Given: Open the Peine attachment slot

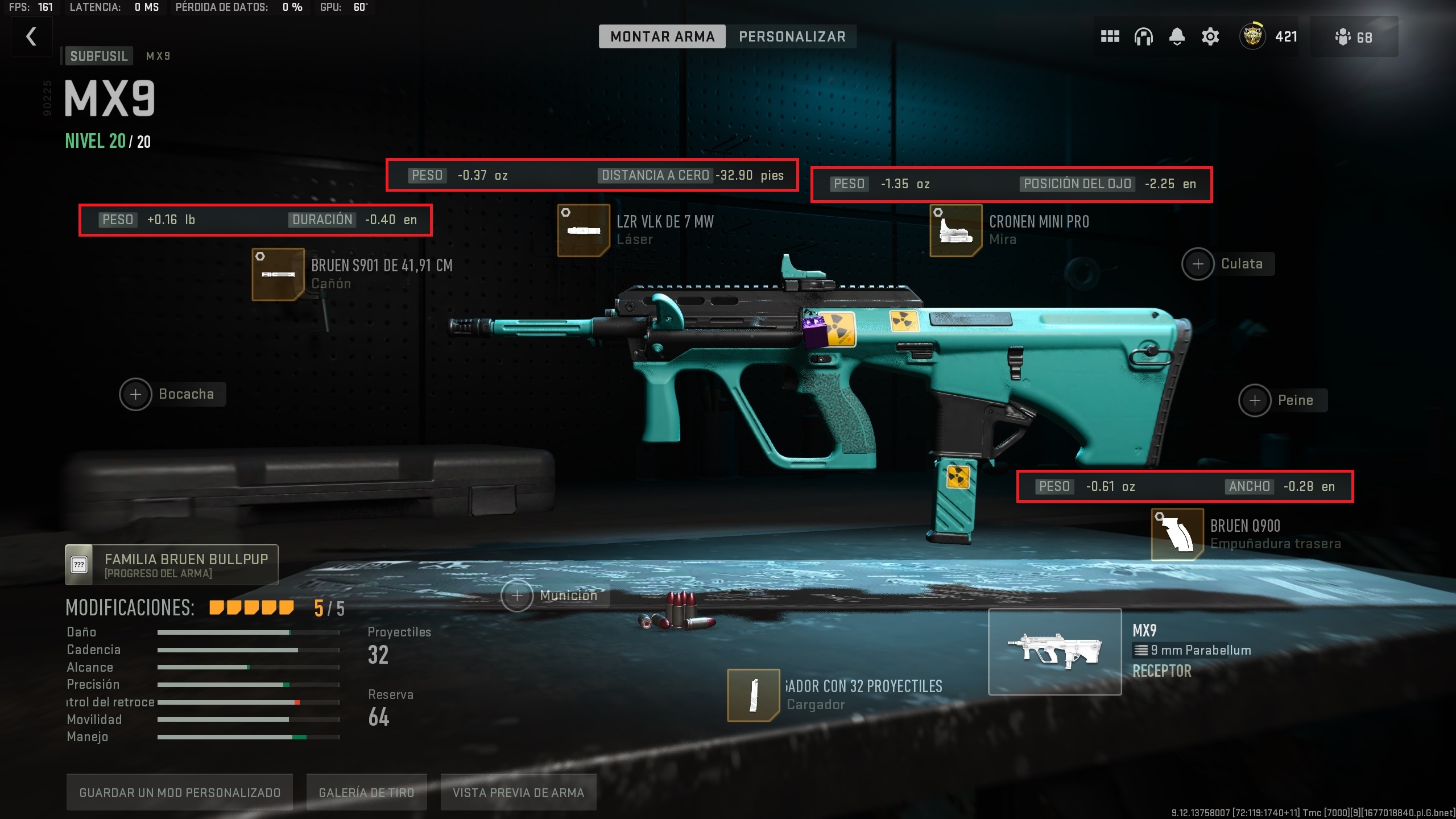Looking at the screenshot, I should pos(1256,400).
